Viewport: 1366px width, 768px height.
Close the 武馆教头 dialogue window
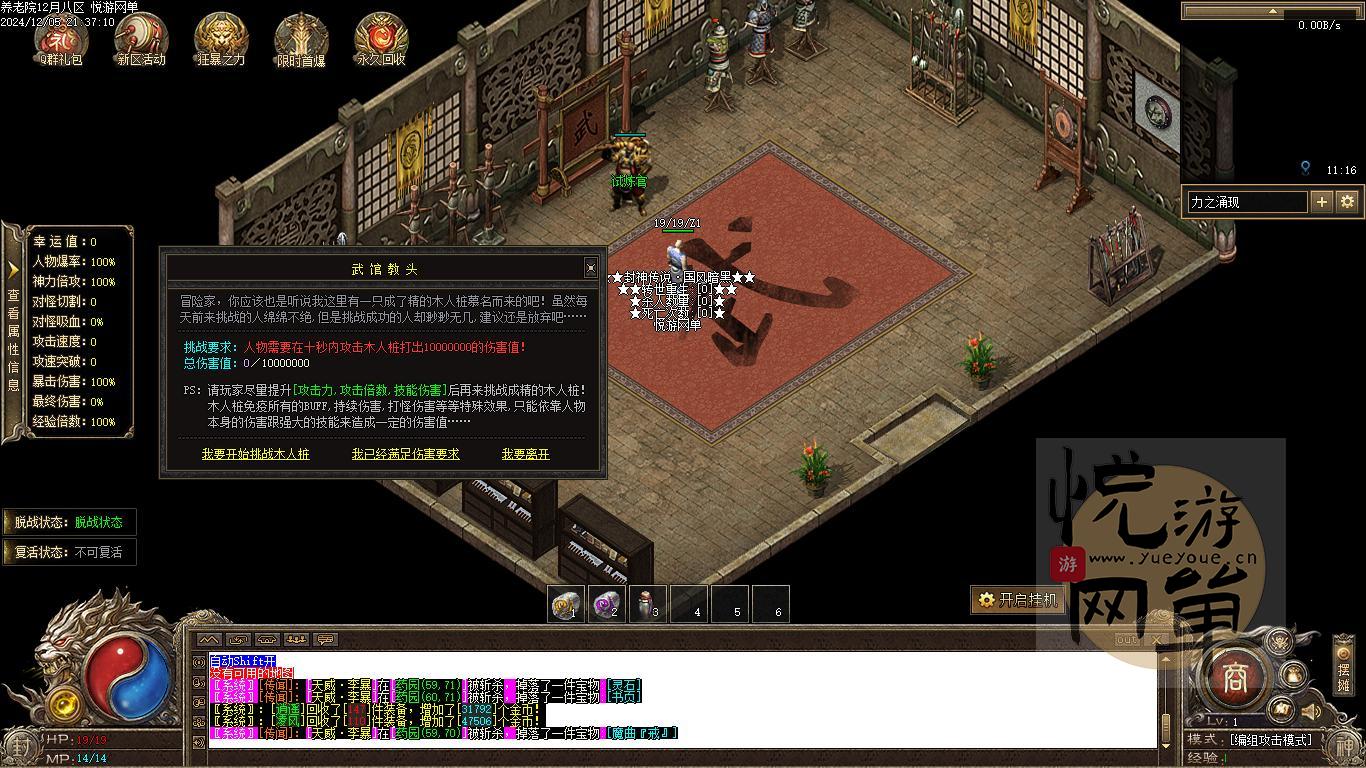coord(590,267)
